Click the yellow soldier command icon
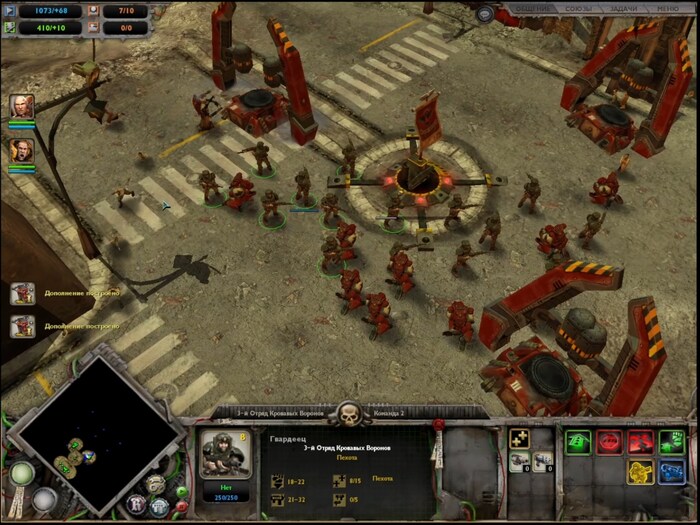The height and width of the screenshot is (525, 700). point(641,472)
